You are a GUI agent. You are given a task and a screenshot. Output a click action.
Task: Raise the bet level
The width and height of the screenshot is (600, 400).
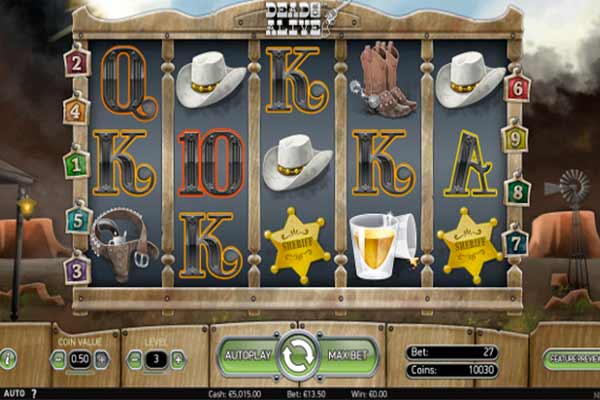178,359
